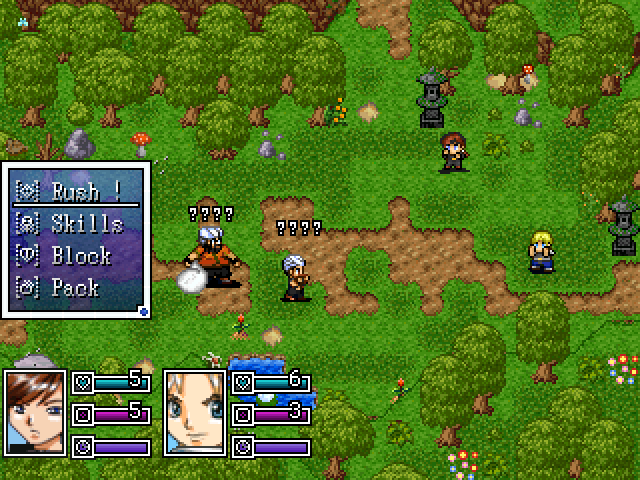Open the Skills command
640x480 pixels.
coord(74,224)
